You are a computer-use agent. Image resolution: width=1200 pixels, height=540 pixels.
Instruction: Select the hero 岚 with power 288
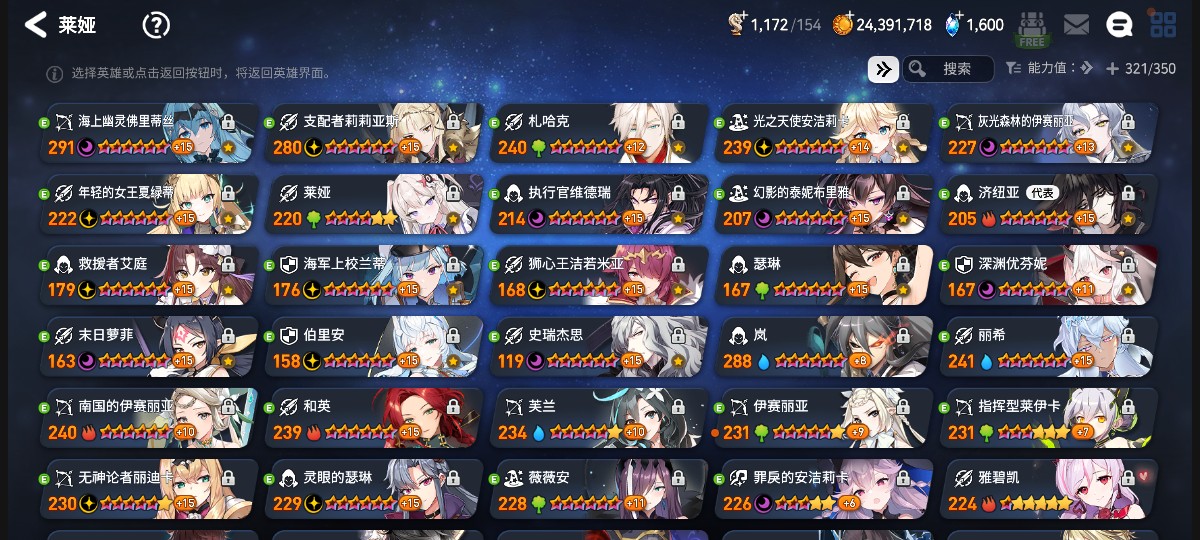coord(825,347)
